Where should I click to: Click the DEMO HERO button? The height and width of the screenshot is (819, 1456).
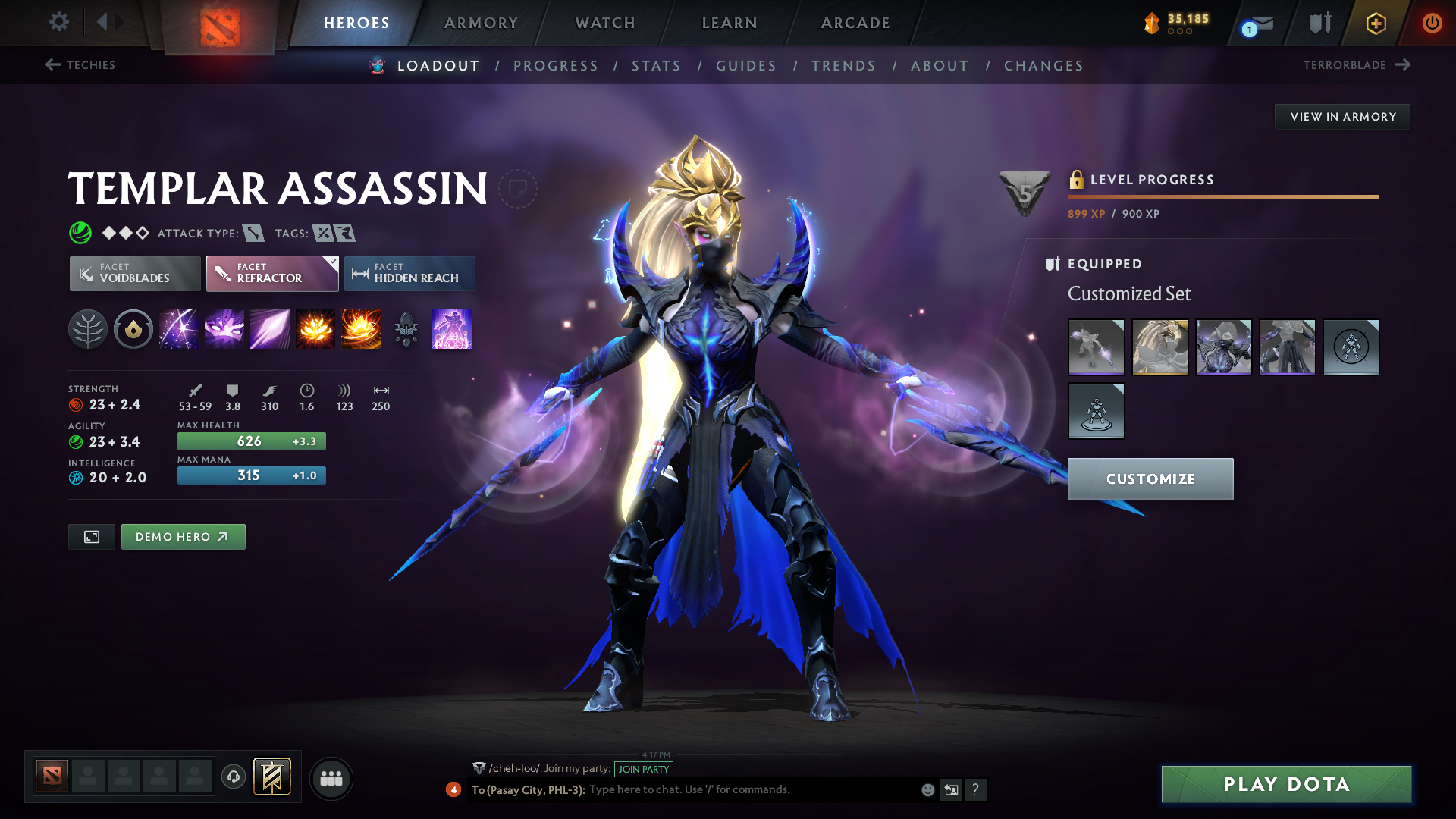183,537
